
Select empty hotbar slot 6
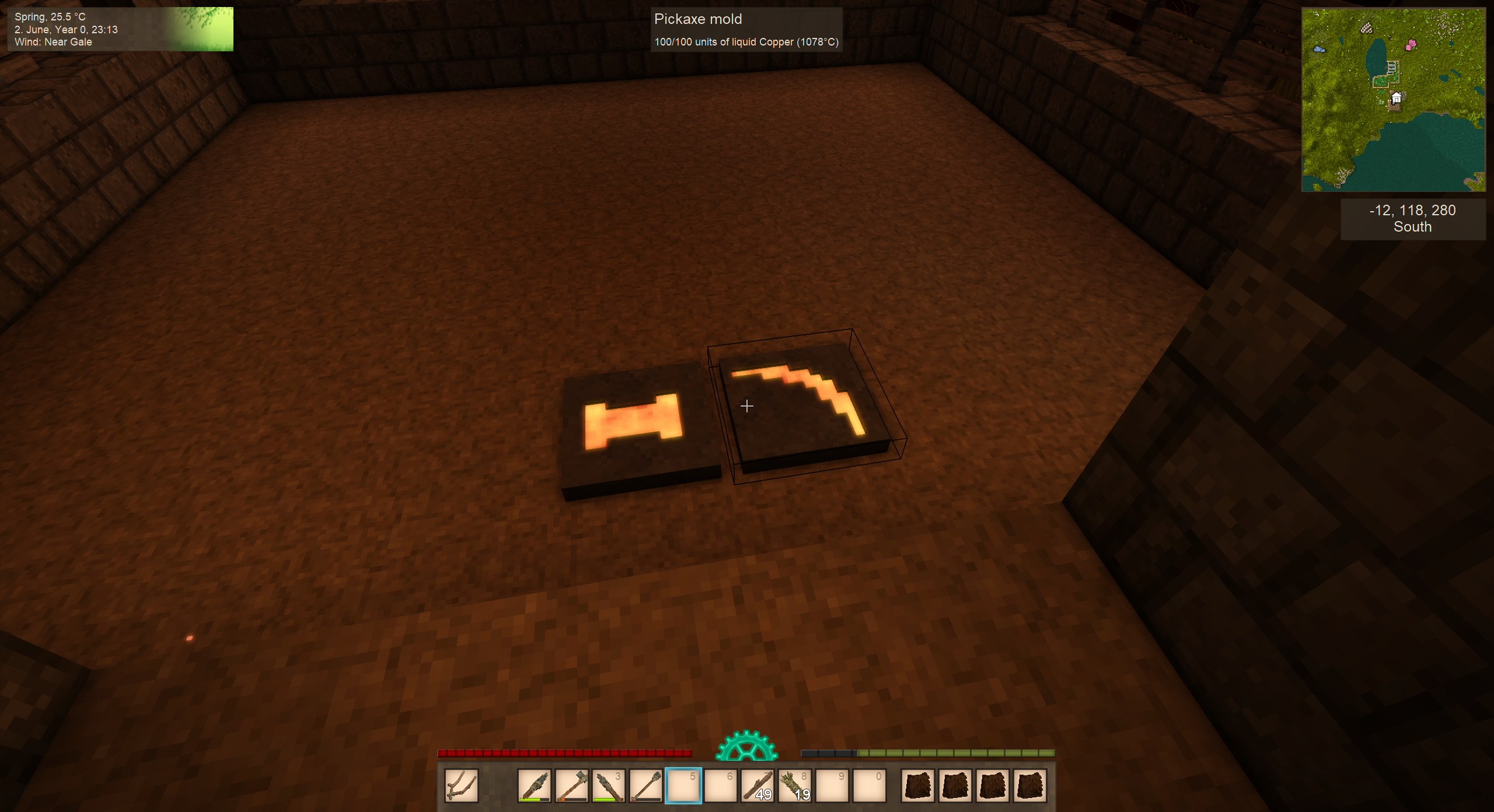[x=720, y=785]
